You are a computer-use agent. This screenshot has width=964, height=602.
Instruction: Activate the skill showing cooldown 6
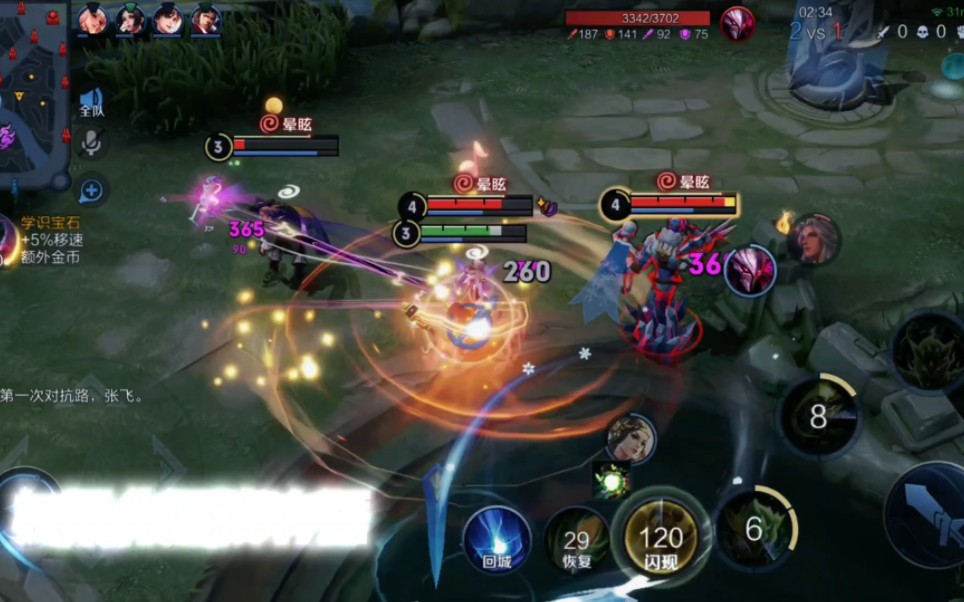(x=755, y=528)
